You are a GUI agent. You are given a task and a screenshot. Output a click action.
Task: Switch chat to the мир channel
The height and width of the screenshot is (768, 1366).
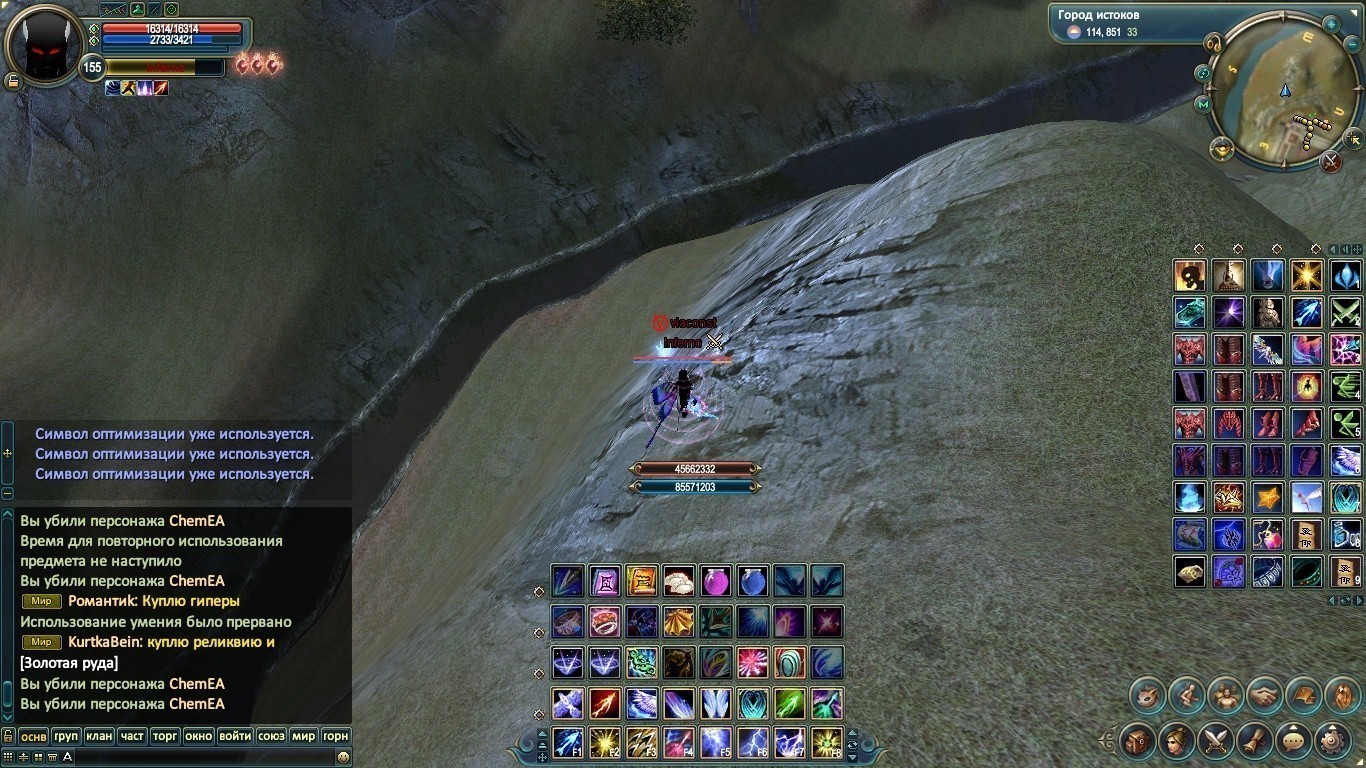tap(303, 736)
